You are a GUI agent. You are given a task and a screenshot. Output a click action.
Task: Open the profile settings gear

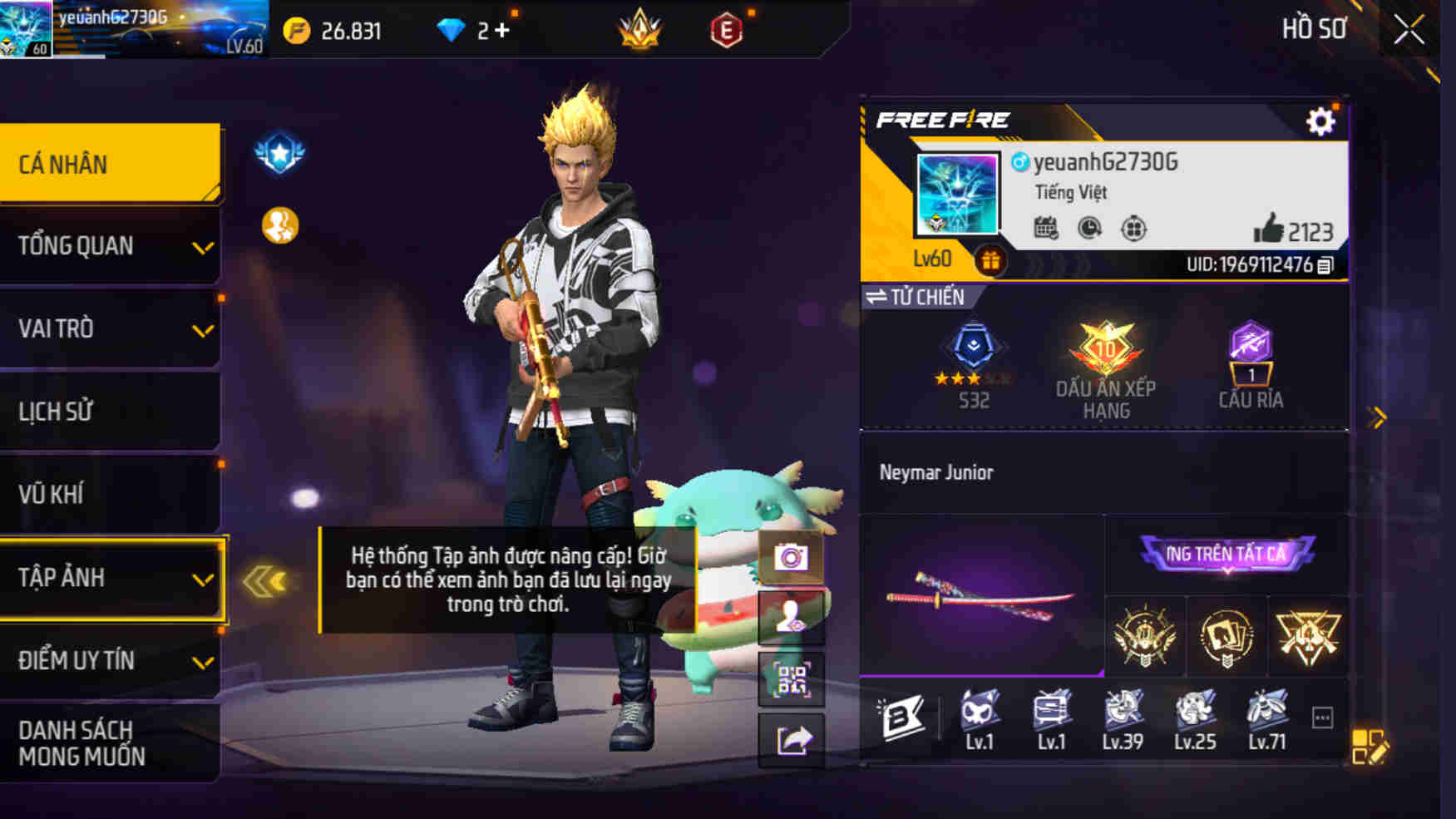1320,119
